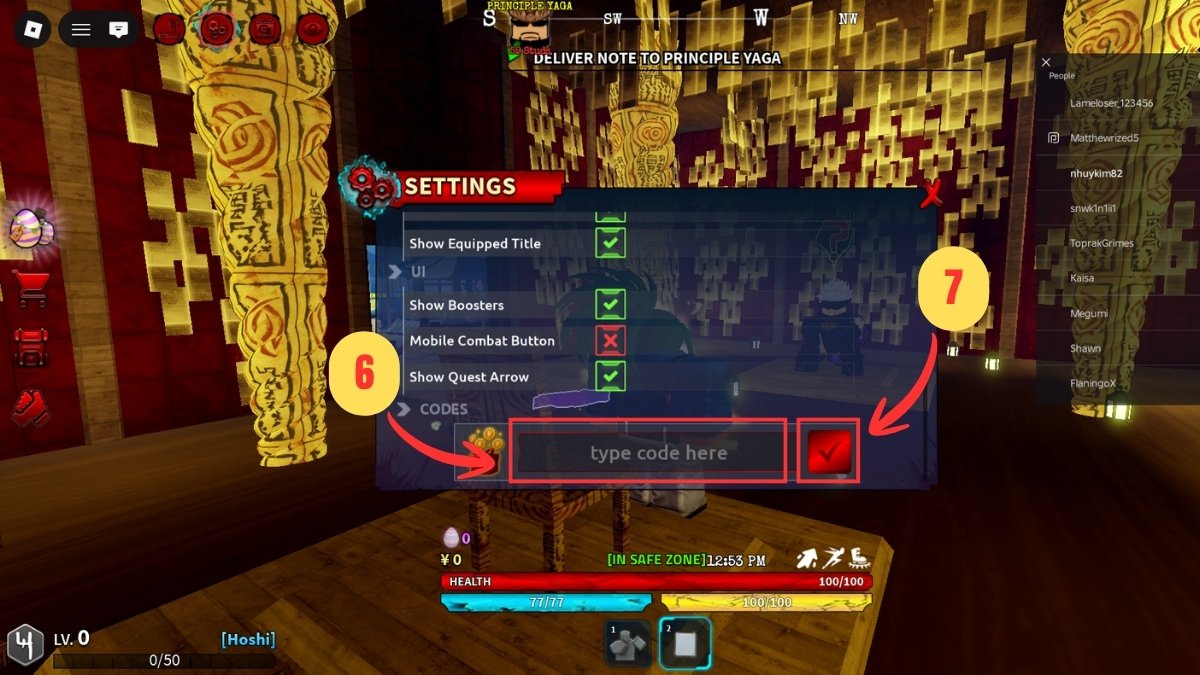Close the People list panel
This screenshot has width=1200, height=675.
1046,62
